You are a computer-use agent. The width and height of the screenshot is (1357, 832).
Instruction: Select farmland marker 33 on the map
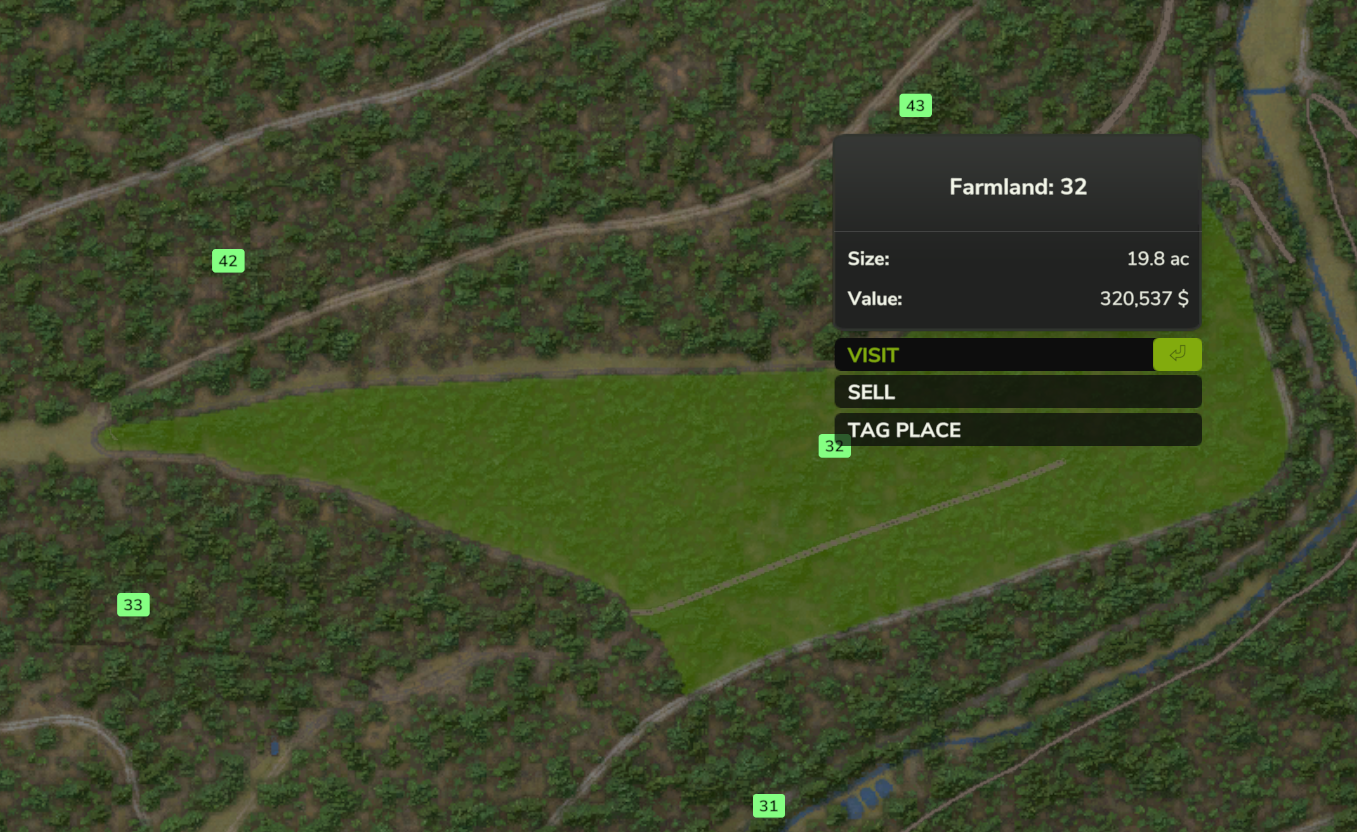point(133,604)
